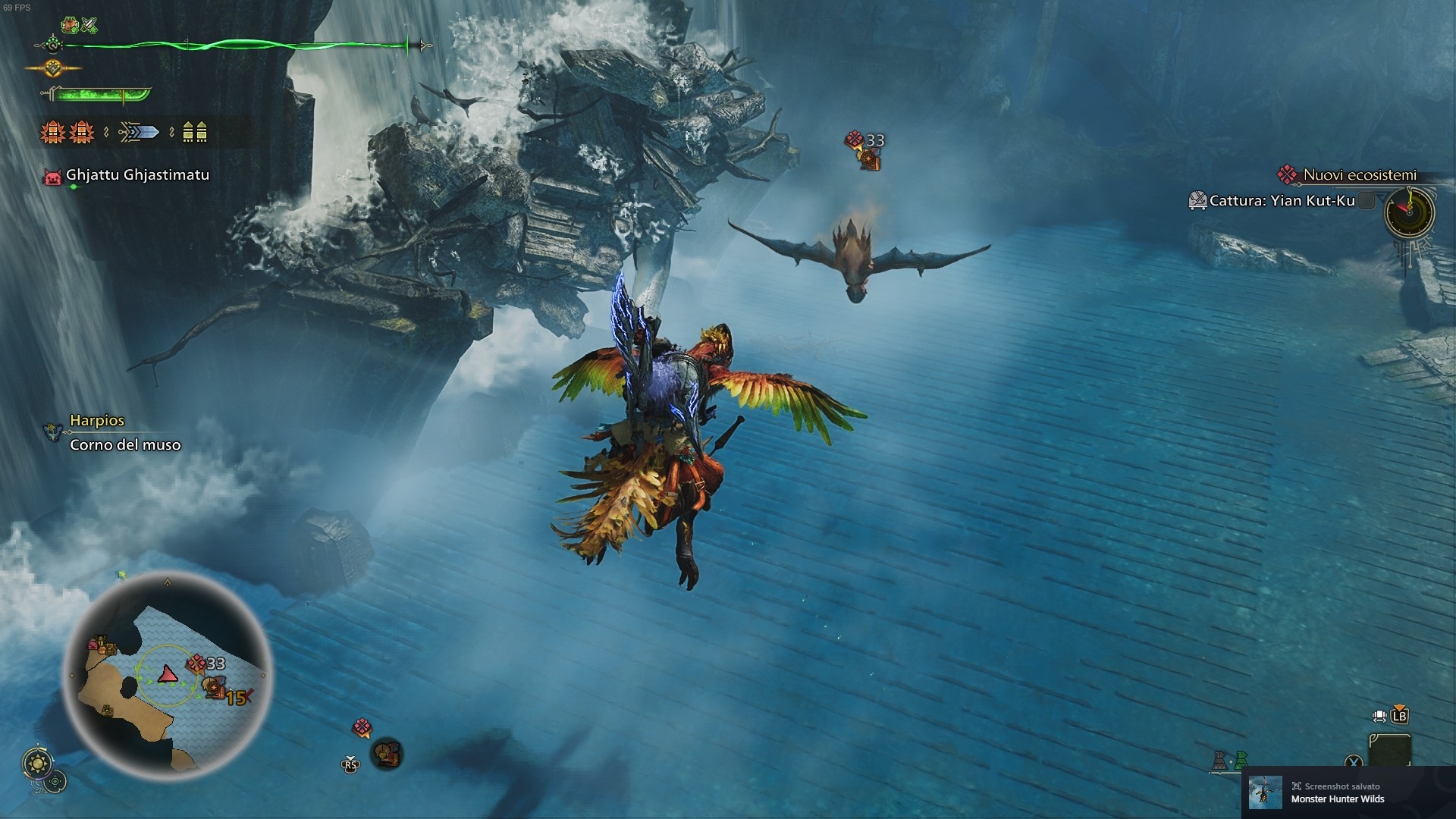Select the sword attack-up buff icon
Screen dimensions: 1456x819
coord(90,25)
